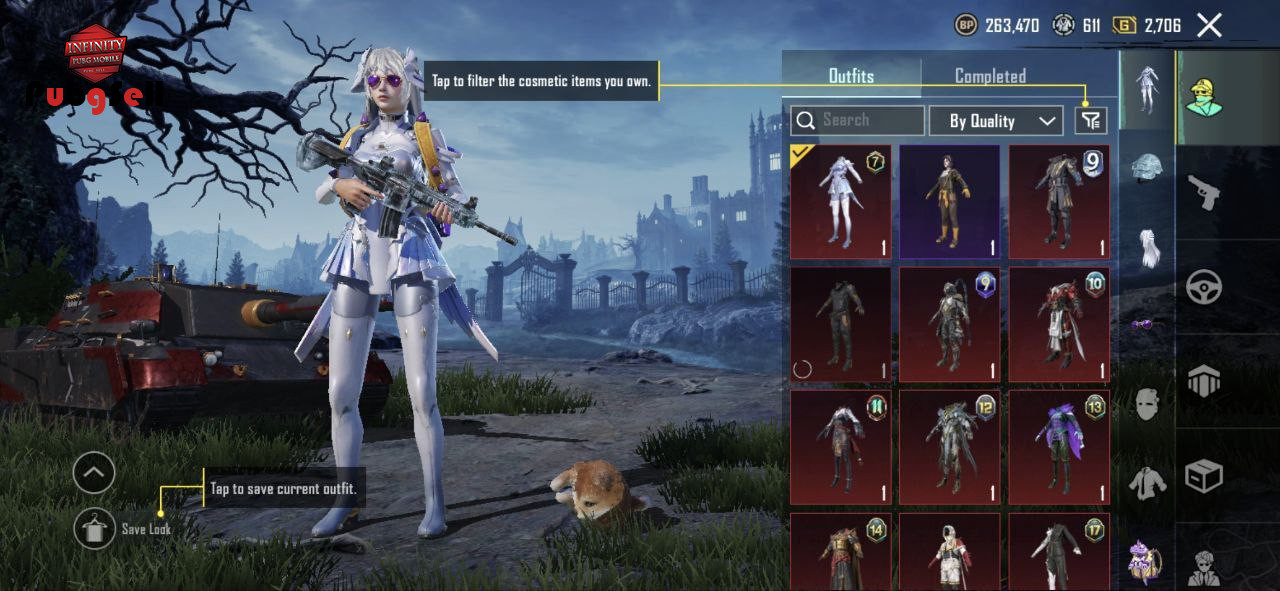Open the hair subcategory
This screenshot has width=1280, height=591.
point(1147,246)
